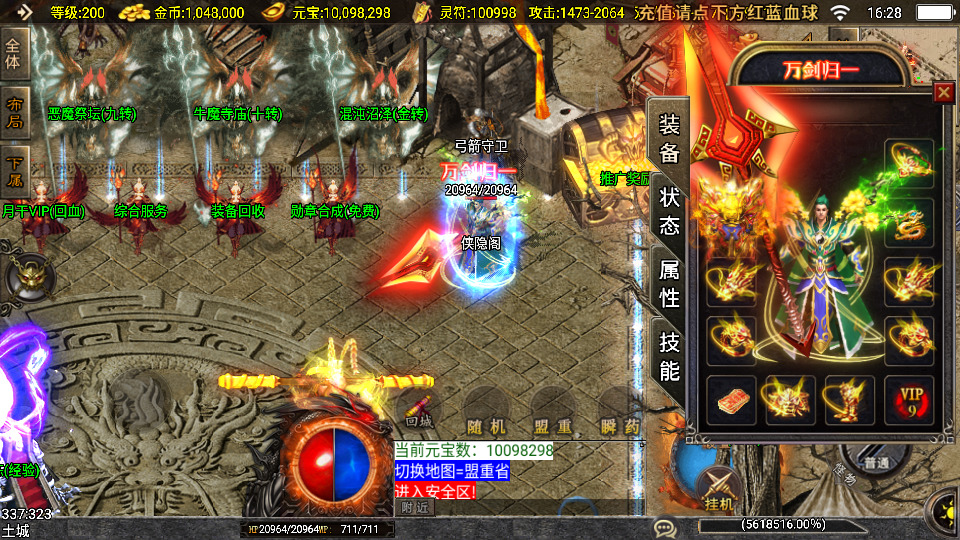Open the 属性 attributes tab
Screen dimensions: 960x540
point(669,283)
